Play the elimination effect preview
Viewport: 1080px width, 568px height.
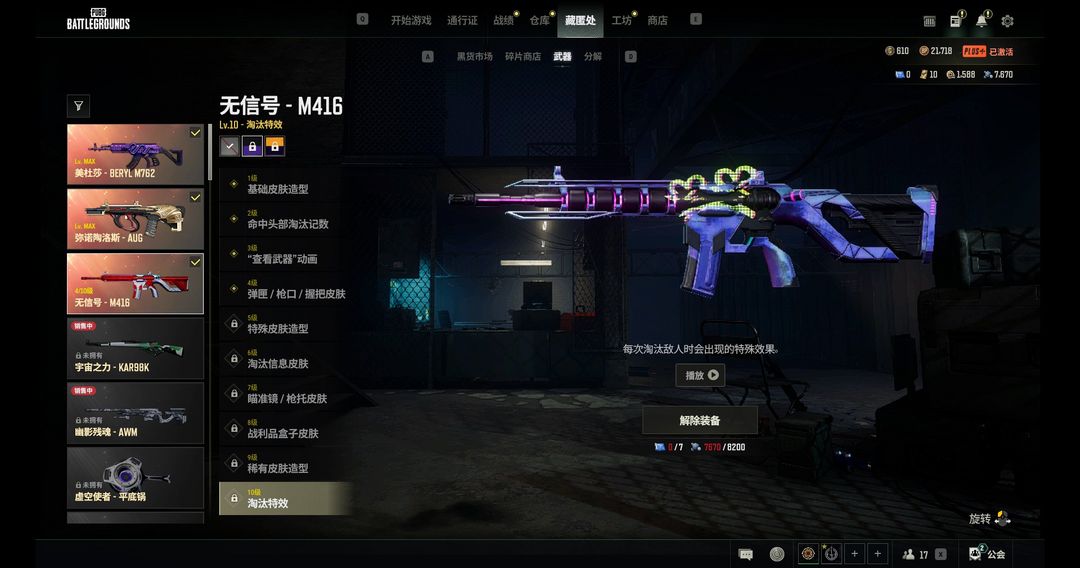click(700, 375)
